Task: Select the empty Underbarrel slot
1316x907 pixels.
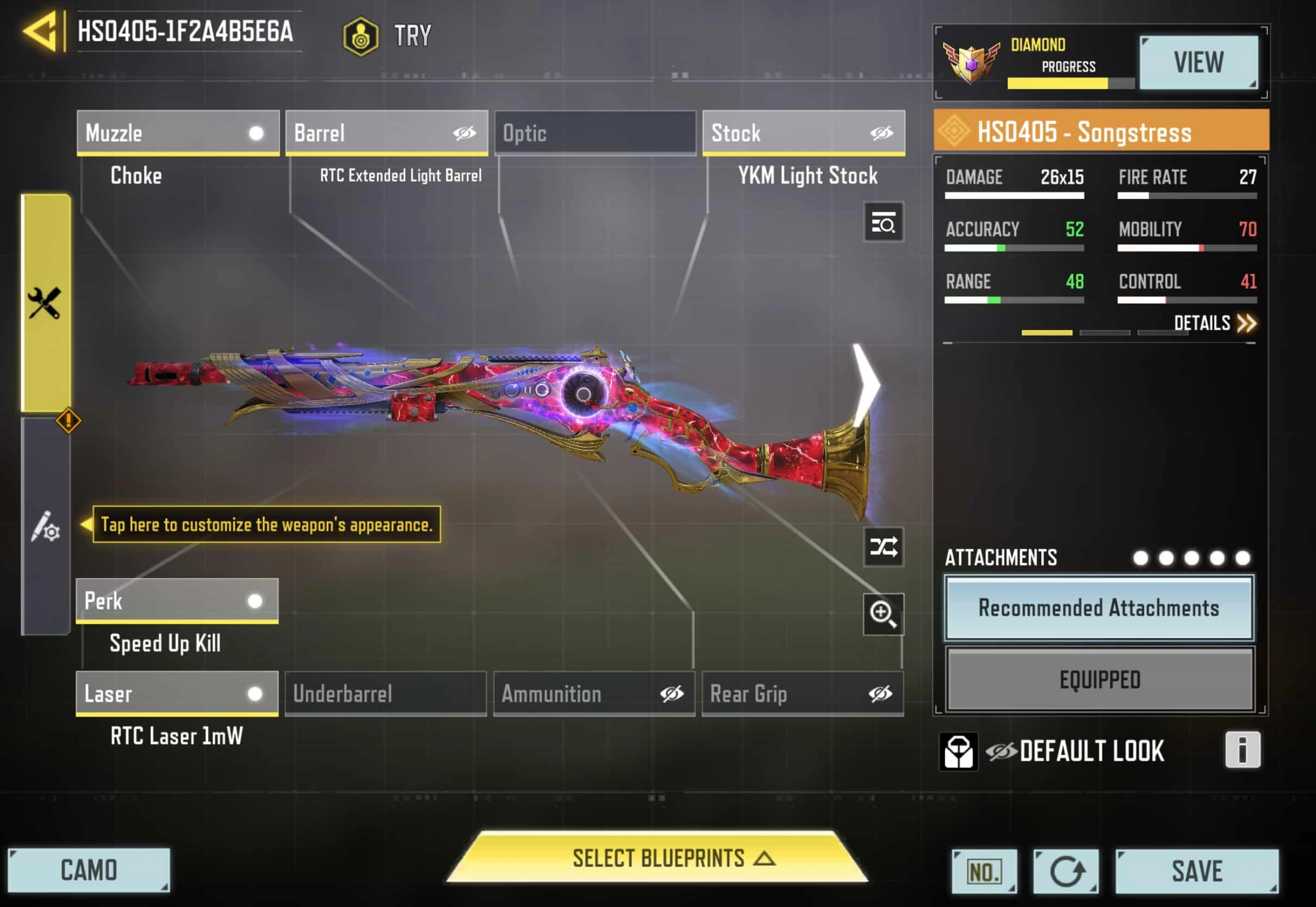Action: 385,693
